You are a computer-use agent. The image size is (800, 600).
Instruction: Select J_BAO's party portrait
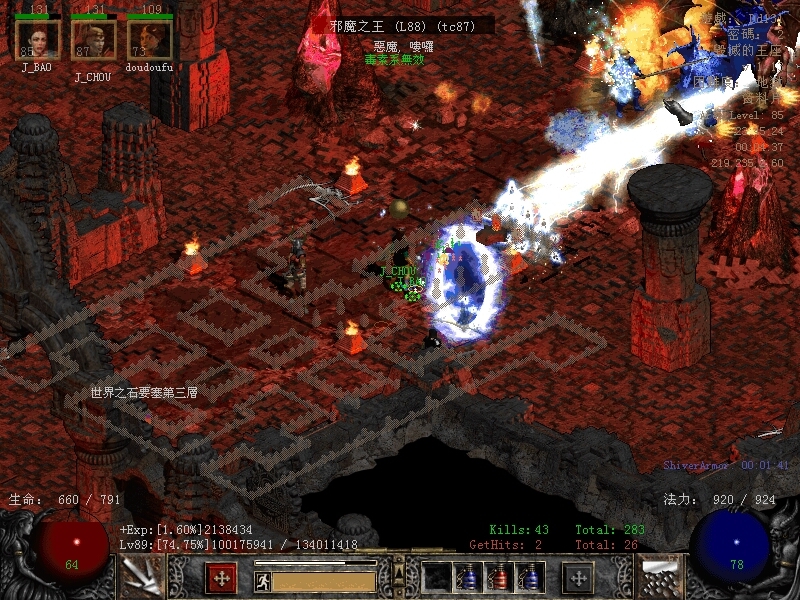point(38,40)
